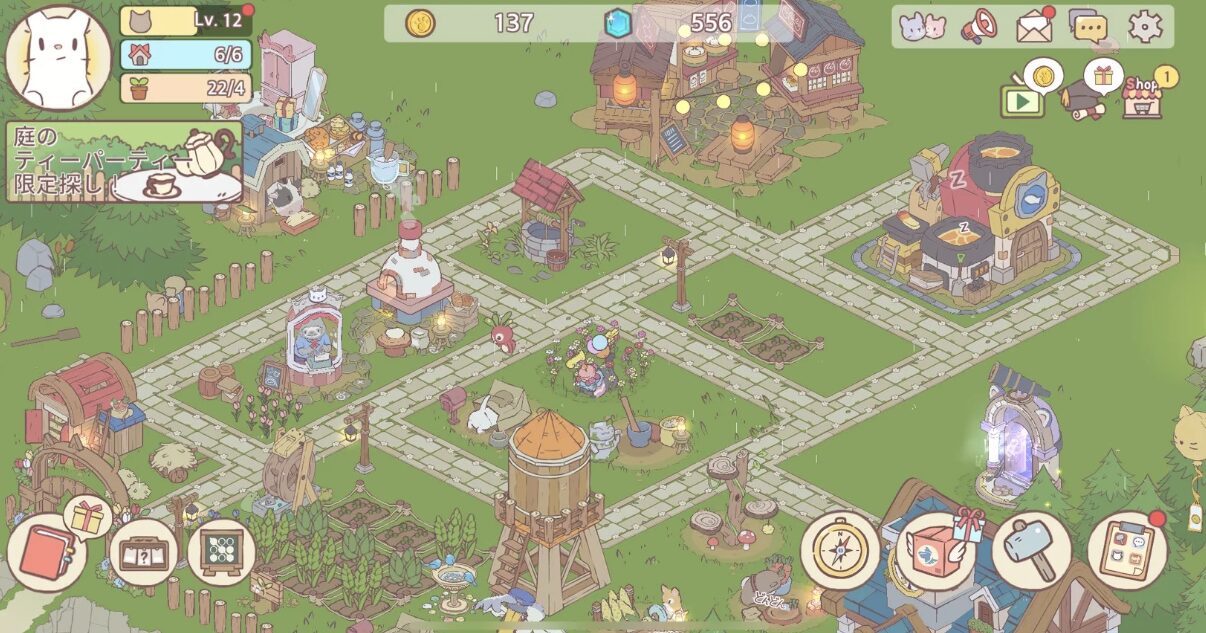The width and height of the screenshot is (1206, 633).
Task: Open the compass exploration button
Action: coord(840,550)
